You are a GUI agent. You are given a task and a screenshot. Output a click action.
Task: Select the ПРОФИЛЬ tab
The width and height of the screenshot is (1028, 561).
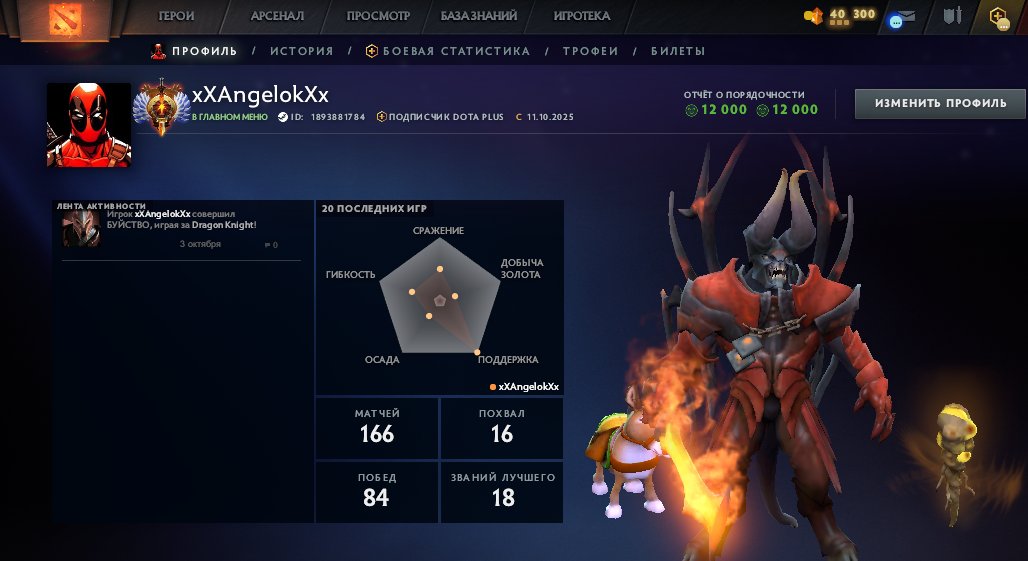[x=195, y=51]
